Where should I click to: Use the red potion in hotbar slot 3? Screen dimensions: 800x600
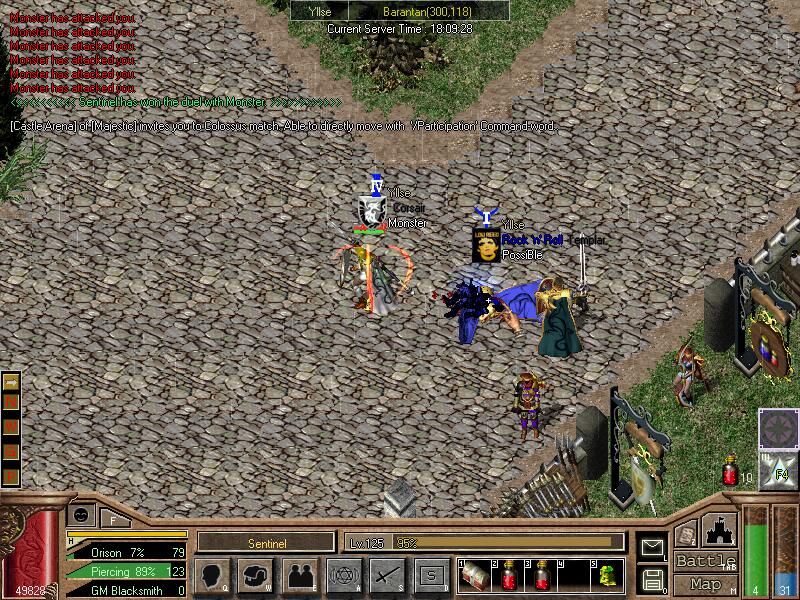pos(543,574)
